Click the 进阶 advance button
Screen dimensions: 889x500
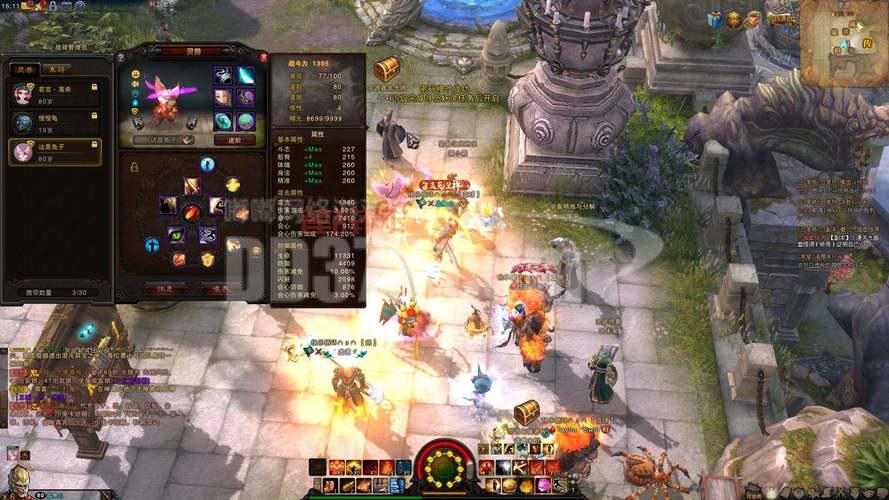[235, 140]
